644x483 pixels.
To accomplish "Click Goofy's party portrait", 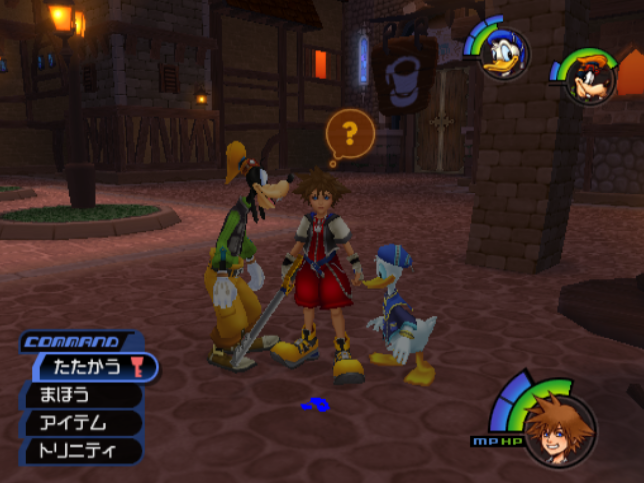I will (591, 79).
